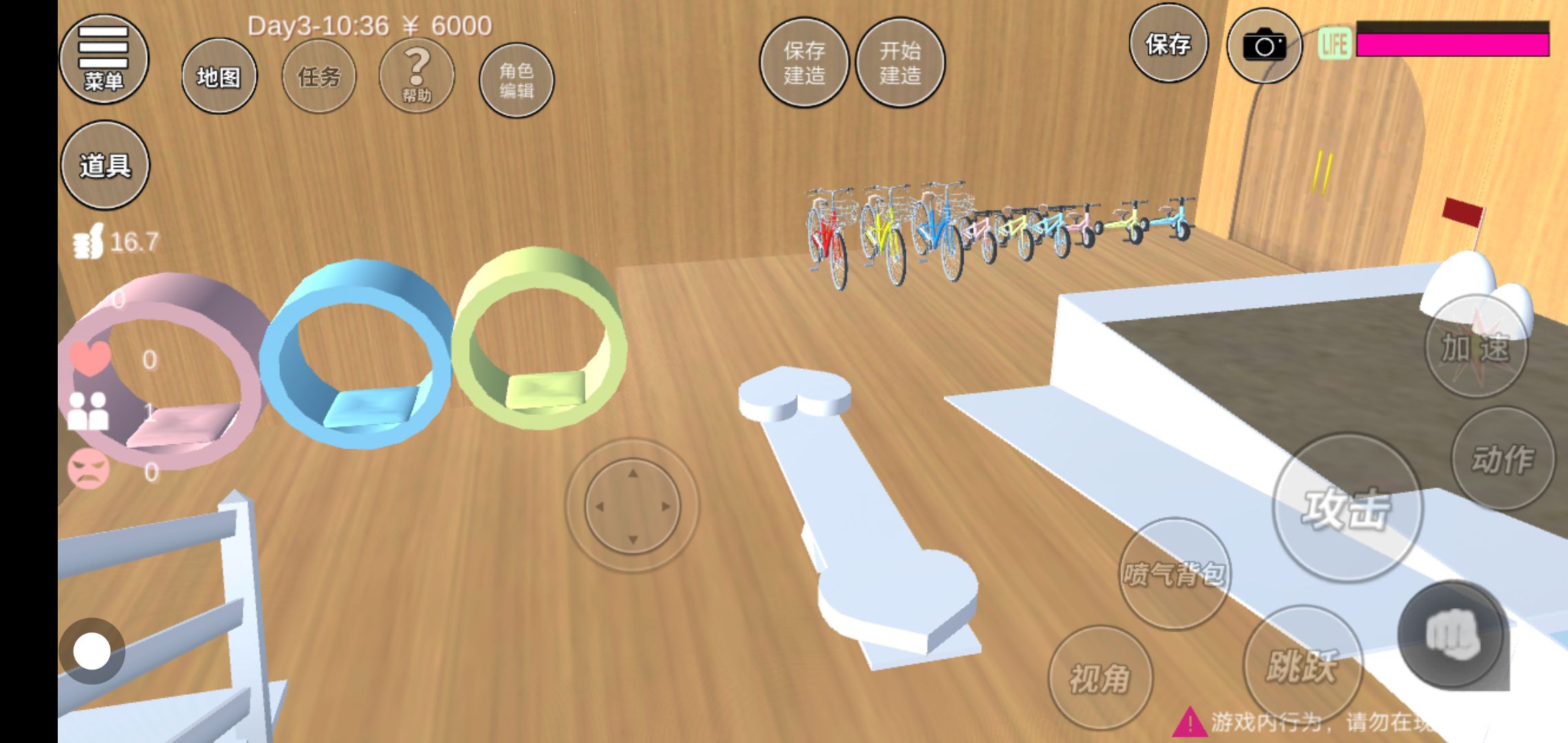Viewport: 1568px width, 743px height.
Task: Activate the 加速 speed-up button
Action: point(1475,347)
